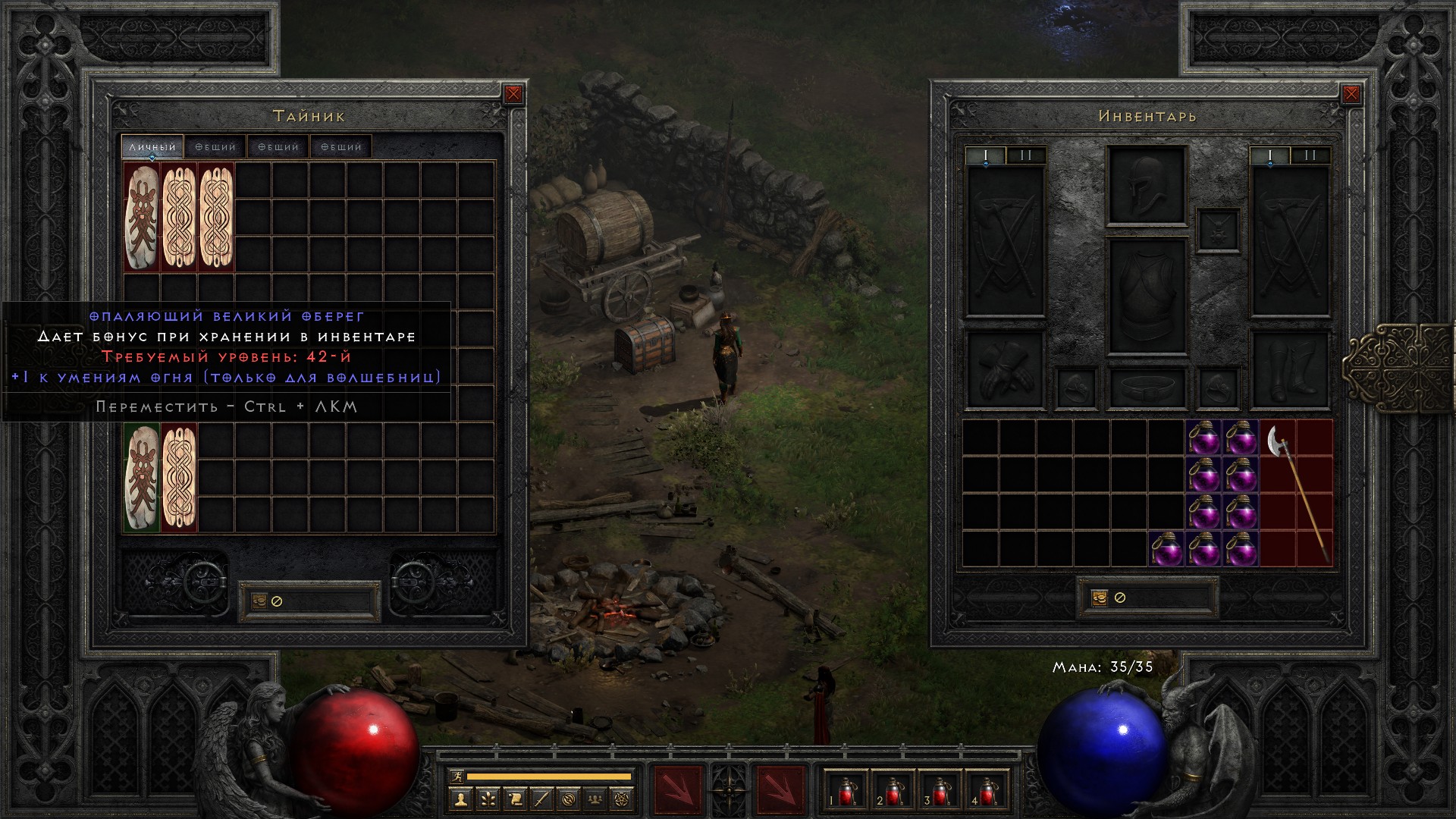Open the pentagram game menu icon
This screenshot has height=819, width=1456.
(x=624, y=799)
